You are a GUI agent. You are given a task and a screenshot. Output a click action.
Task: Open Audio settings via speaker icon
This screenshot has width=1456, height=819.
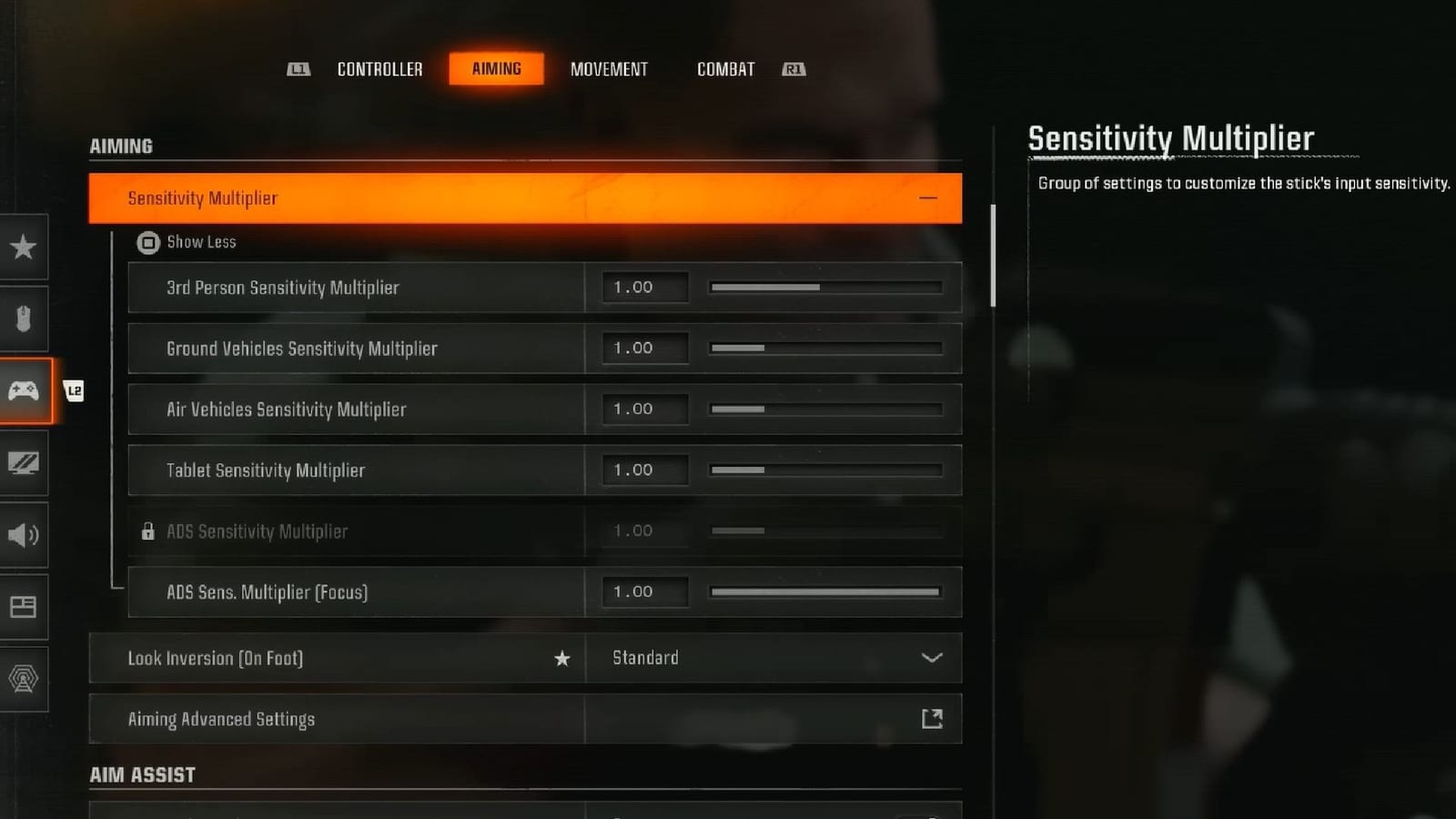coord(24,535)
